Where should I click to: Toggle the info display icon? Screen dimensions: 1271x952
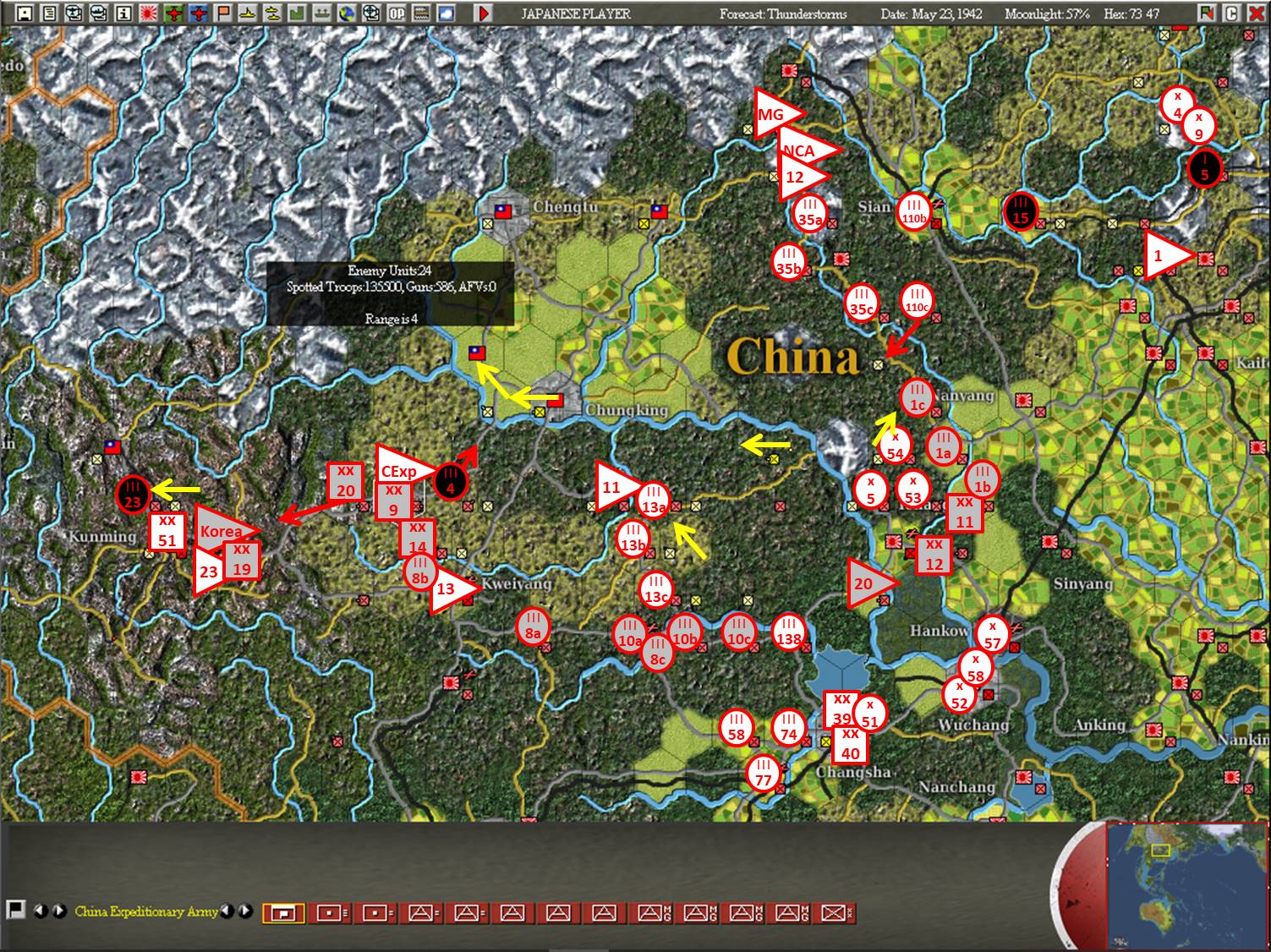tap(123, 13)
